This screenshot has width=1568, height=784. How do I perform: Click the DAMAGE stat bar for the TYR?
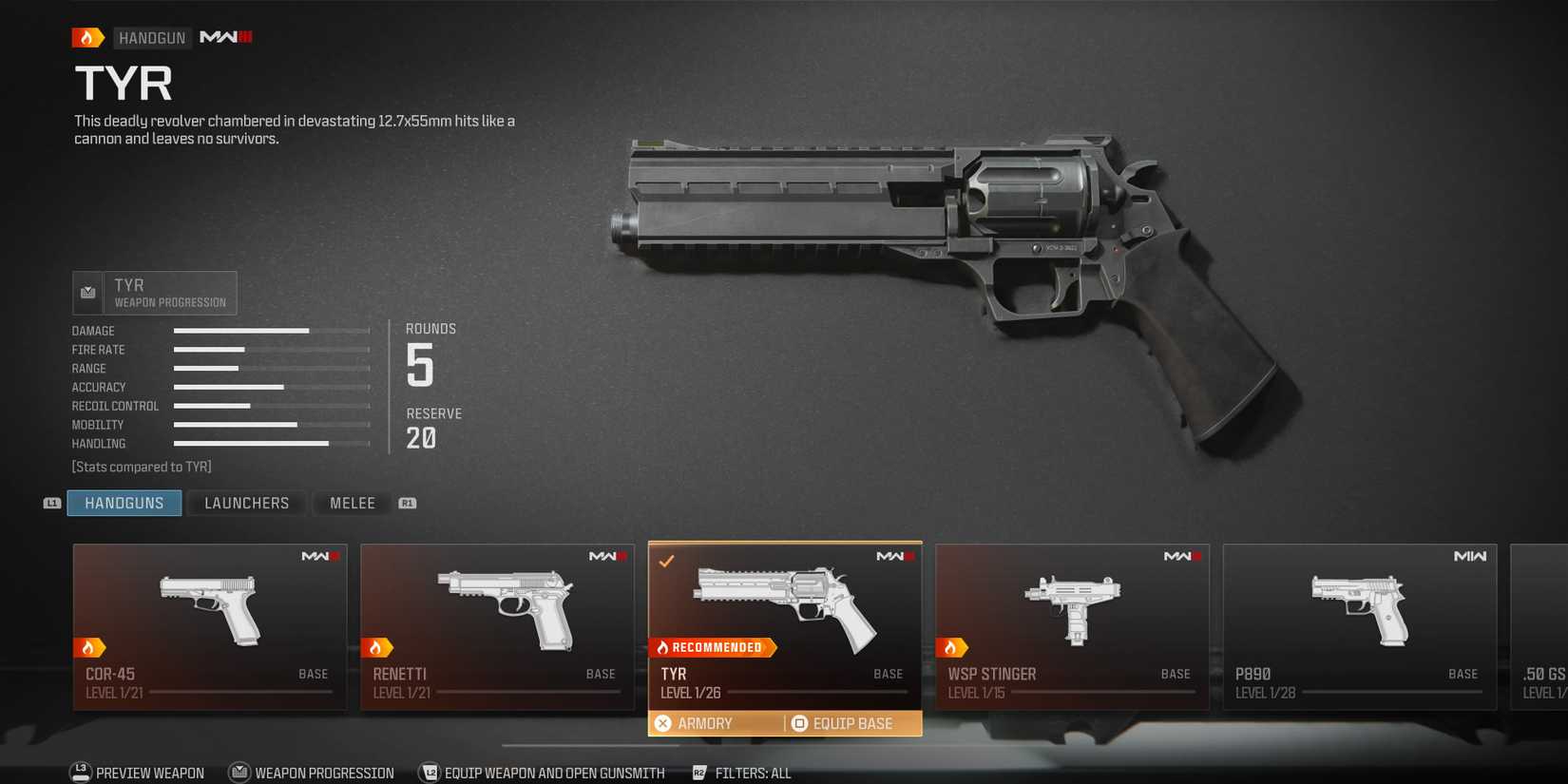click(x=271, y=330)
